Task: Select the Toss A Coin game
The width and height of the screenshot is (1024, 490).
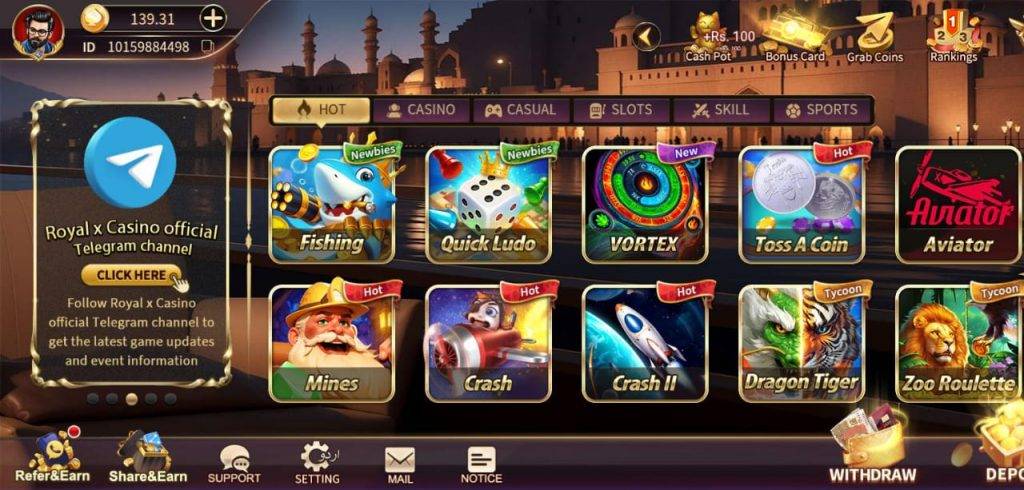Action: pos(800,205)
